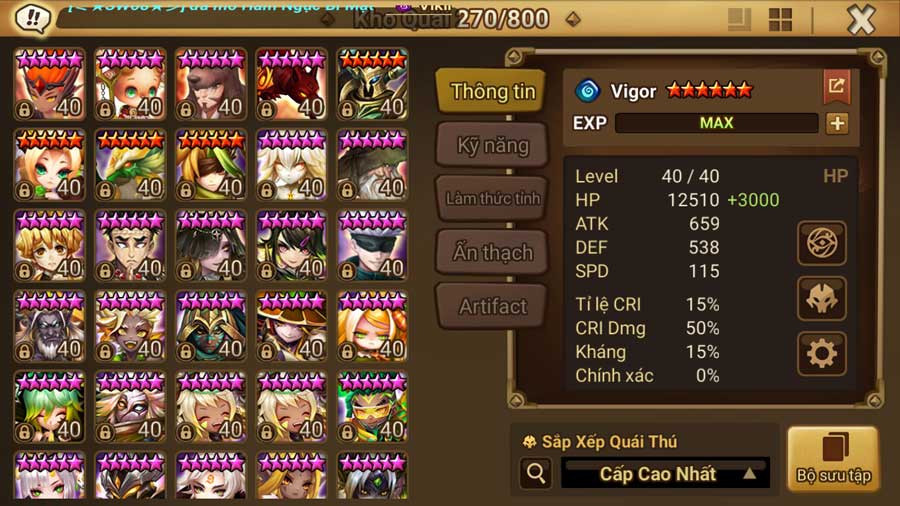Open the rune swirl icon button
The image size is (900, 506).
[x=822, y=243]
